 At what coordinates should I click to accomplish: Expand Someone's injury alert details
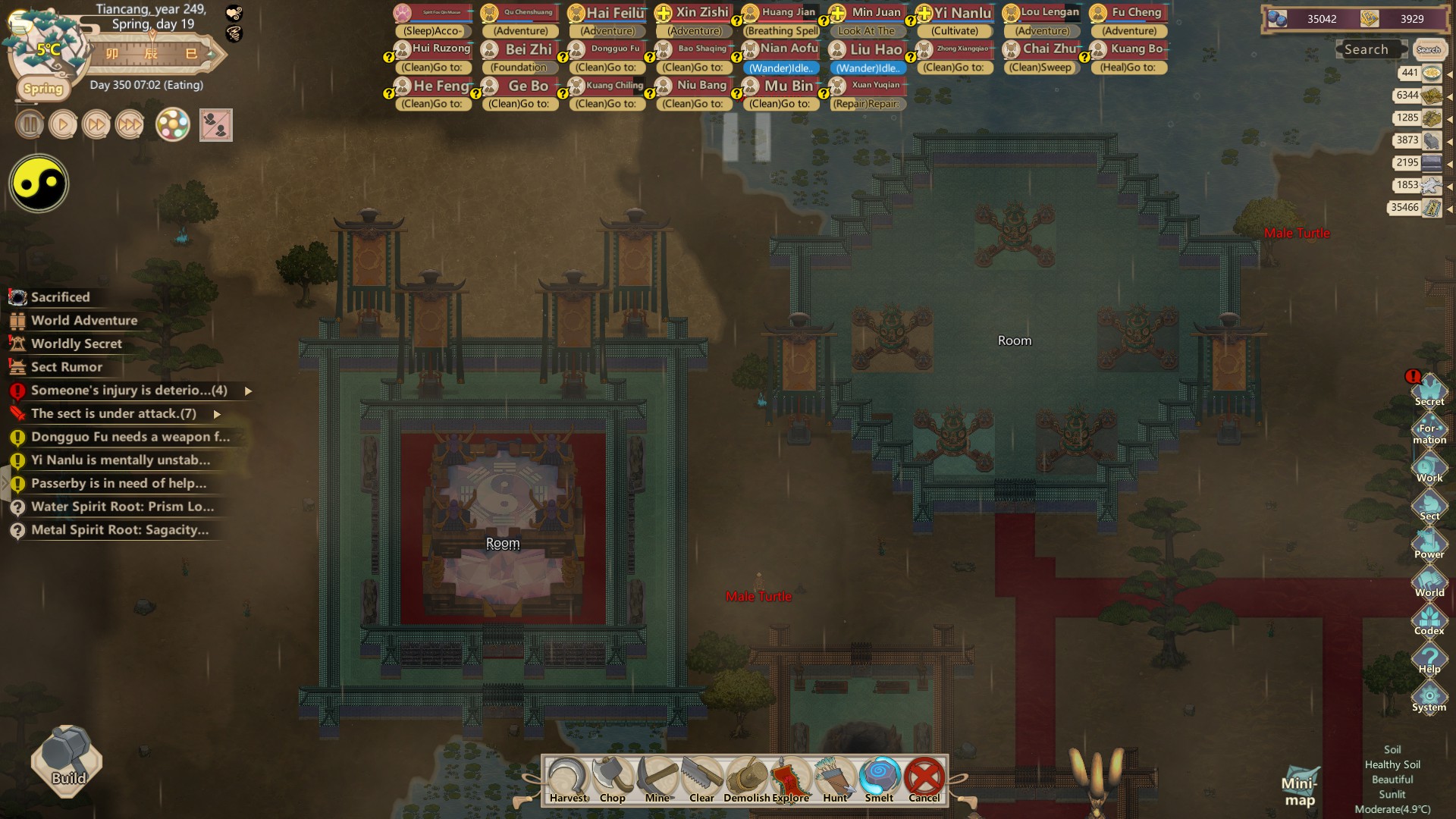coord(248,391)
